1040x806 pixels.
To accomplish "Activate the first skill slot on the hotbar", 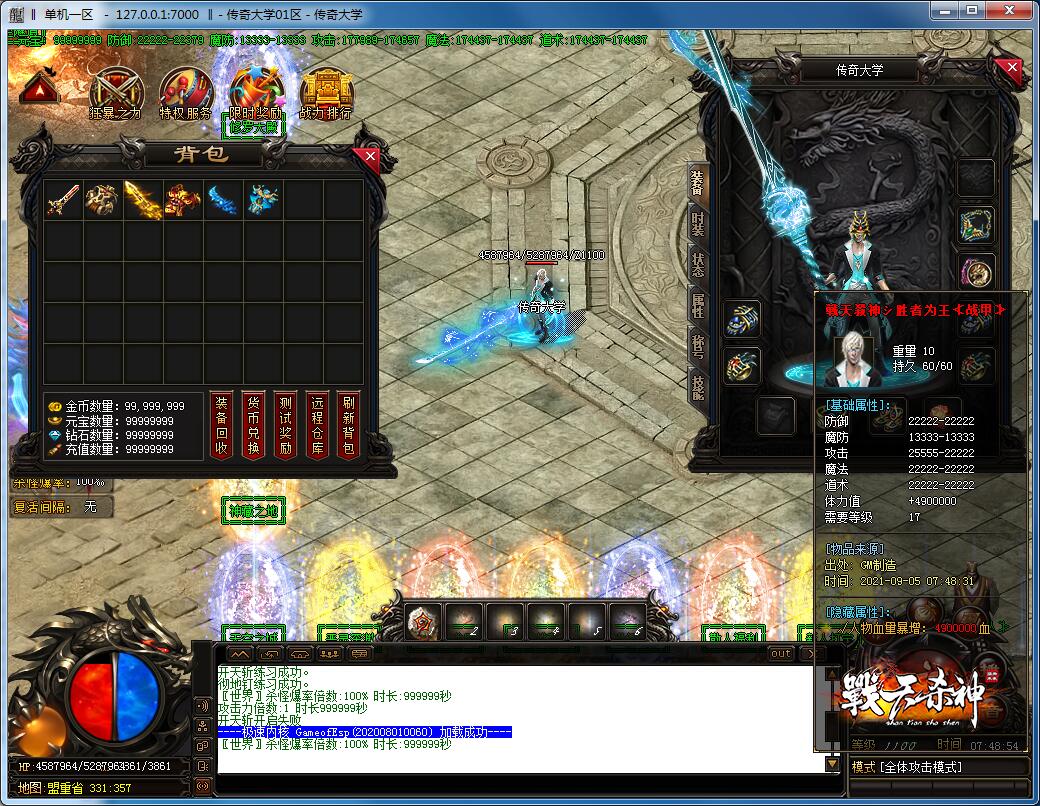I will 422,623.
